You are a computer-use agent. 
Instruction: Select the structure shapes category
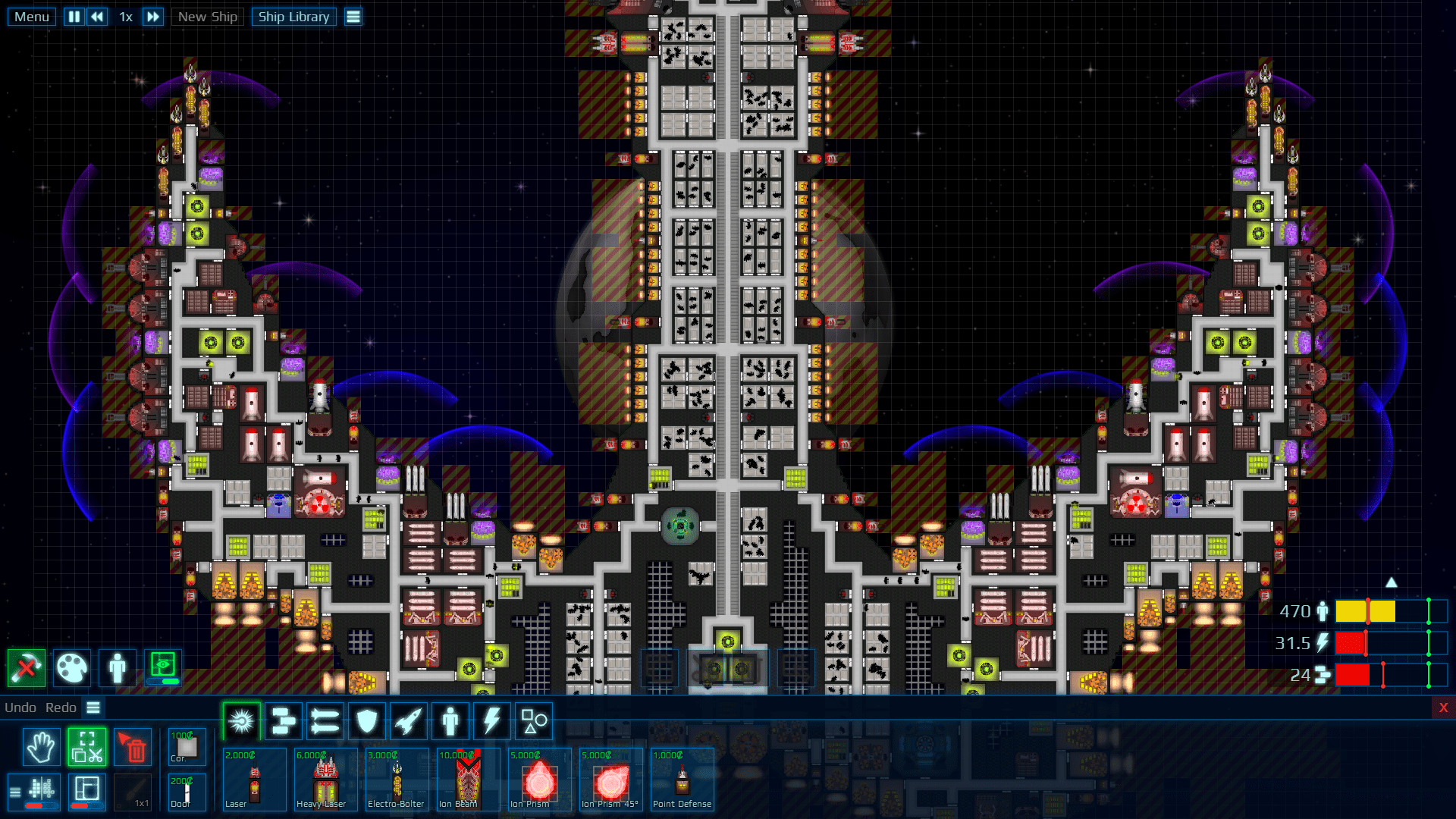click(x=532, y=721)
